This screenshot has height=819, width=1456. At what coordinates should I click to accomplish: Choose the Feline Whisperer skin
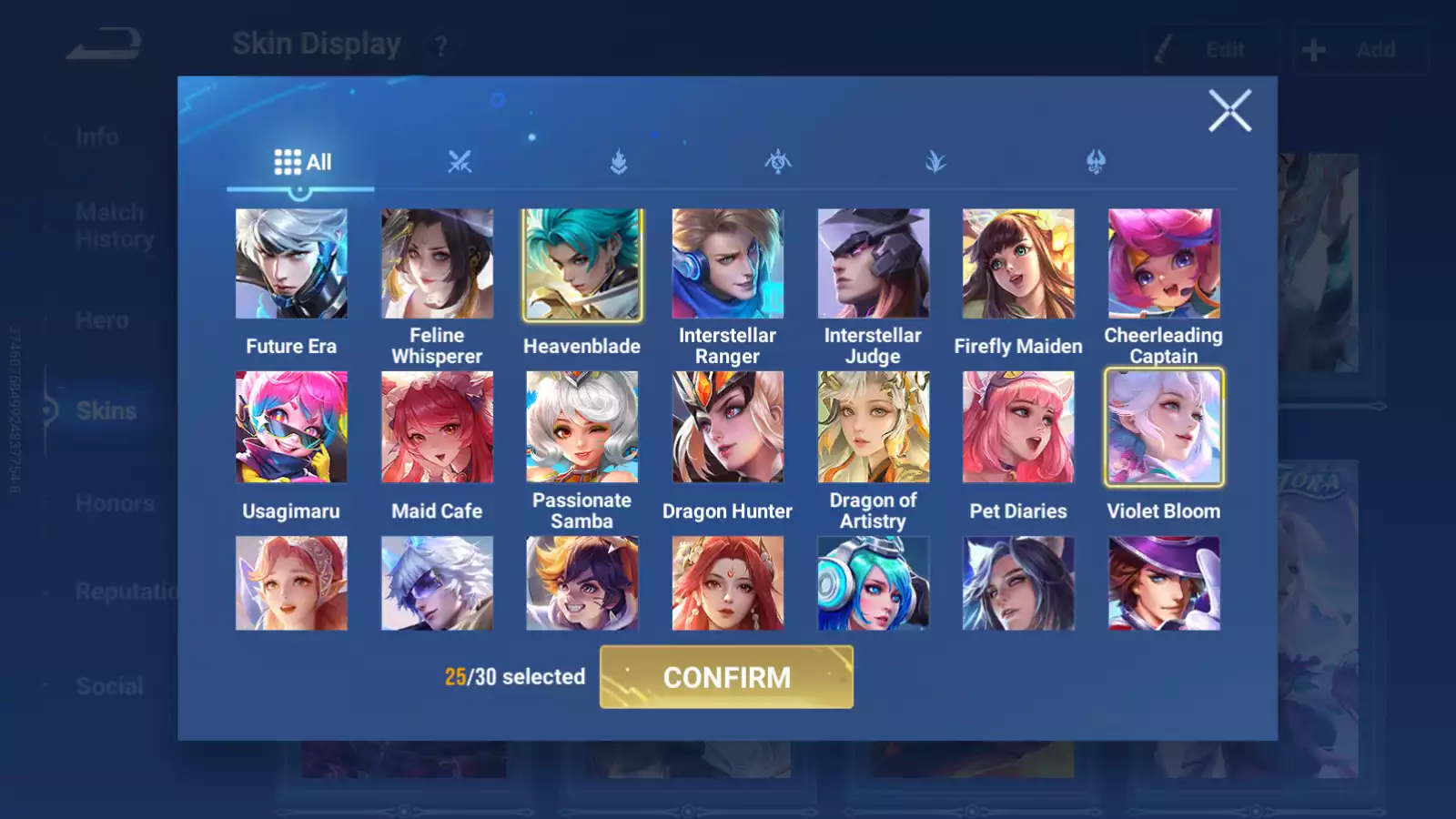[437, 264]
